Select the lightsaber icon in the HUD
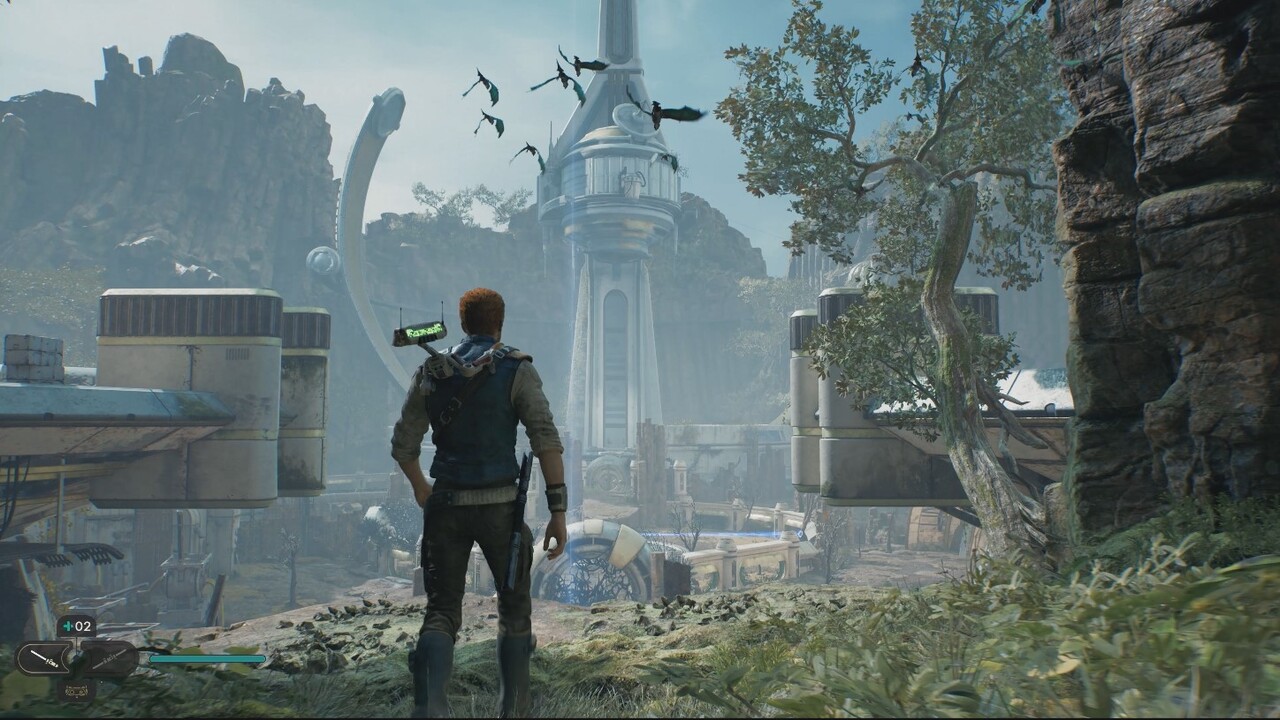Screen dimensions: 1280x720 tap(43, 658)
